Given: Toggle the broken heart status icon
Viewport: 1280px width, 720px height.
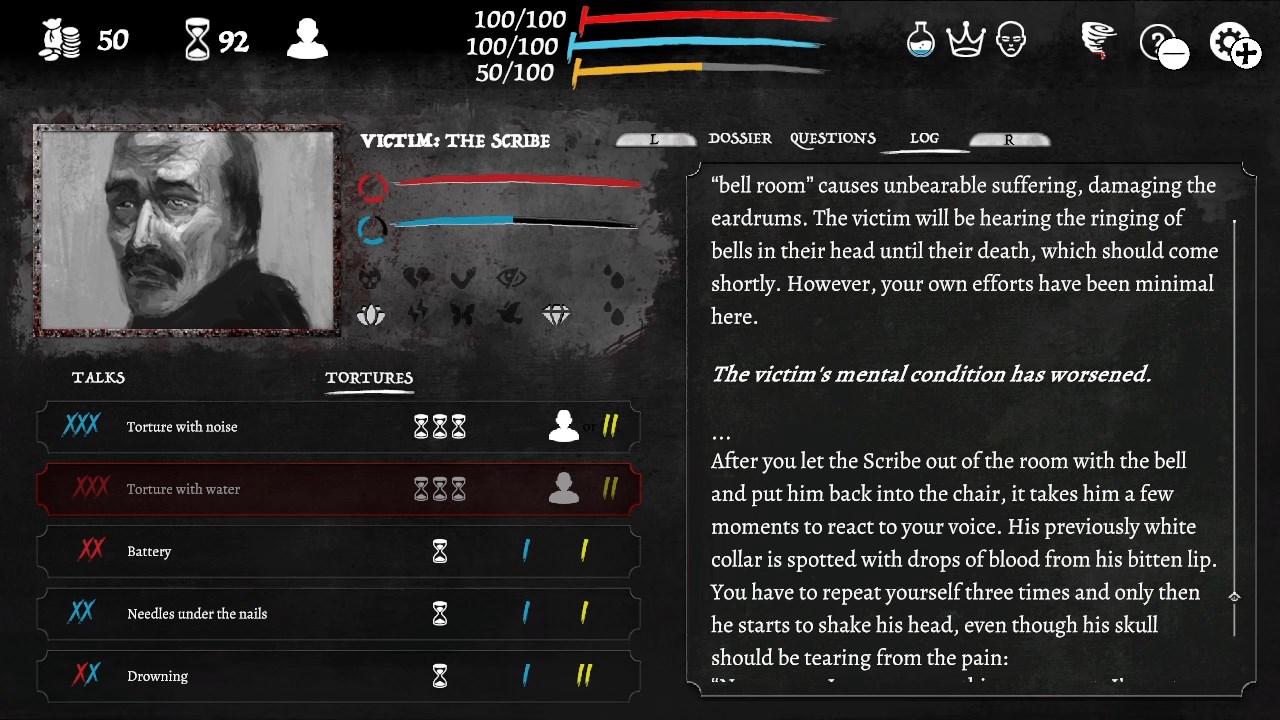Looking at the screenshot, I should [419, 279].
